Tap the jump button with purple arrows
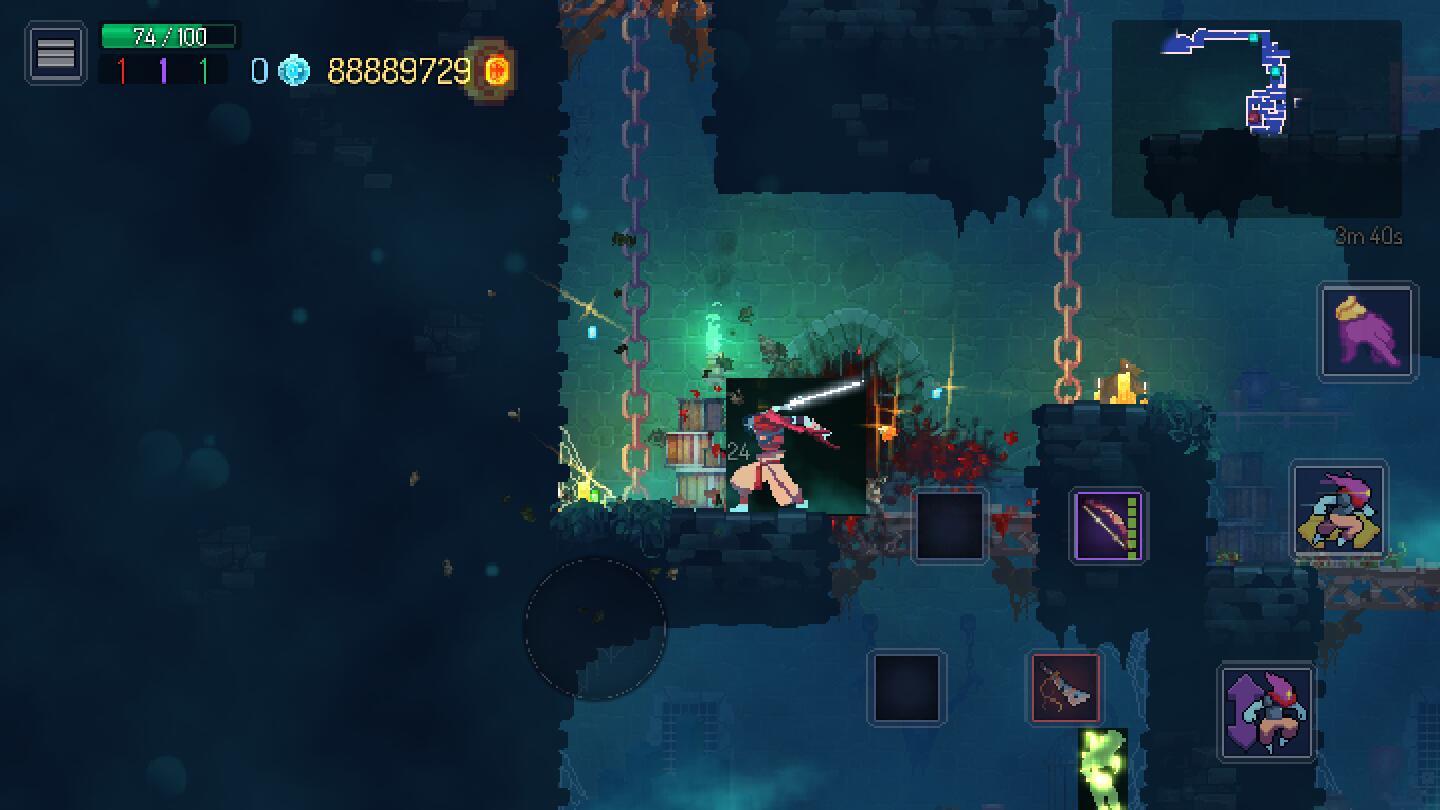Image resolution: width=1440 pixels, height=810 pixels. (1267, 712)
